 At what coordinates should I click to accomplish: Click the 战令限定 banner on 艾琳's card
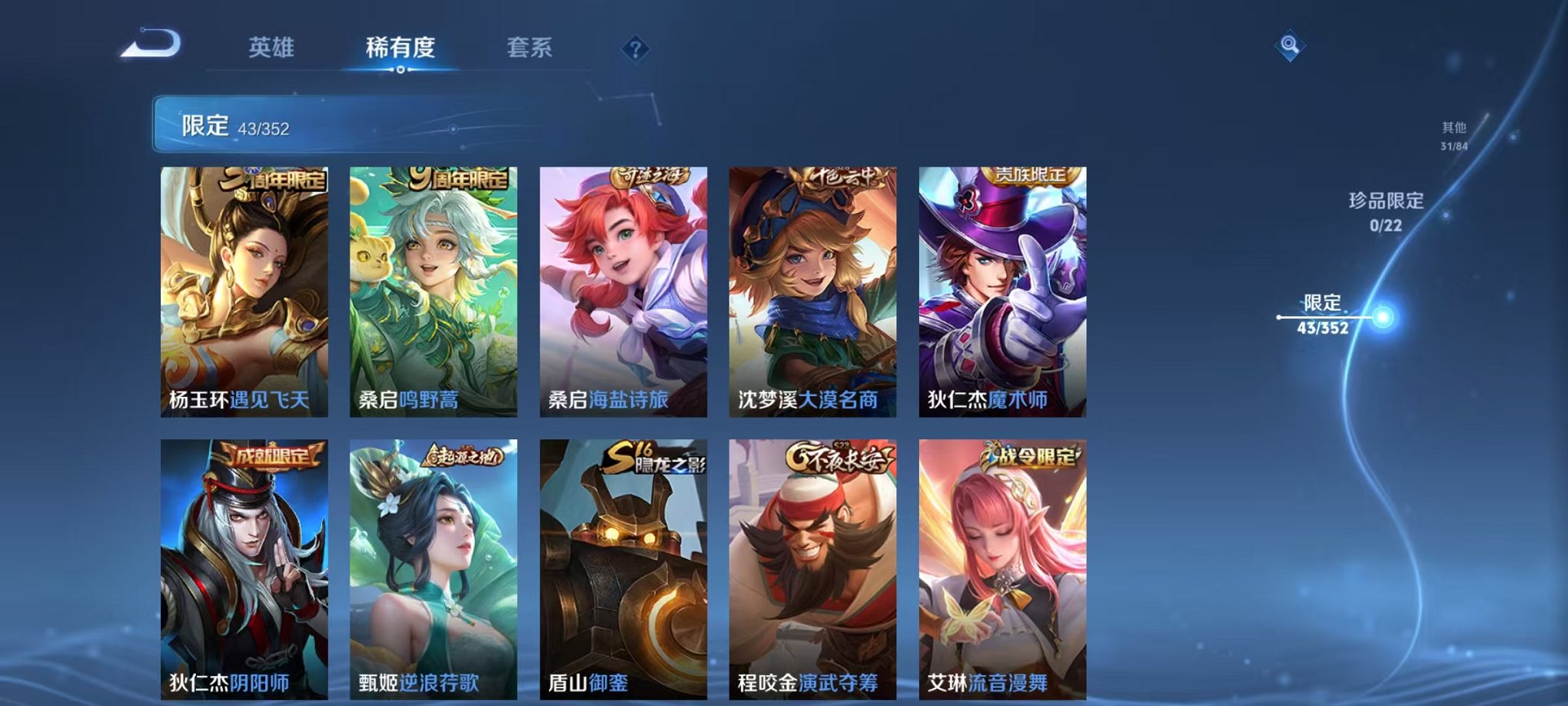pyautogui.click(x=1030, y=455)
